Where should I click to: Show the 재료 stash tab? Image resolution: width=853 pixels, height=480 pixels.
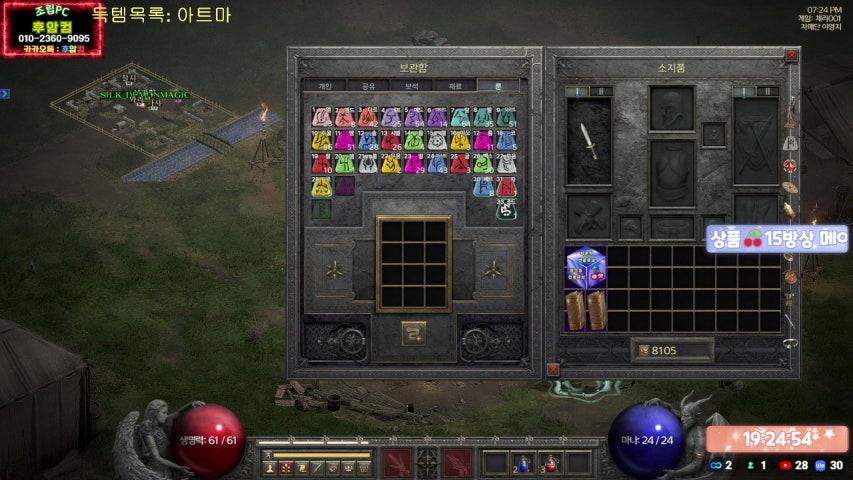456,86
